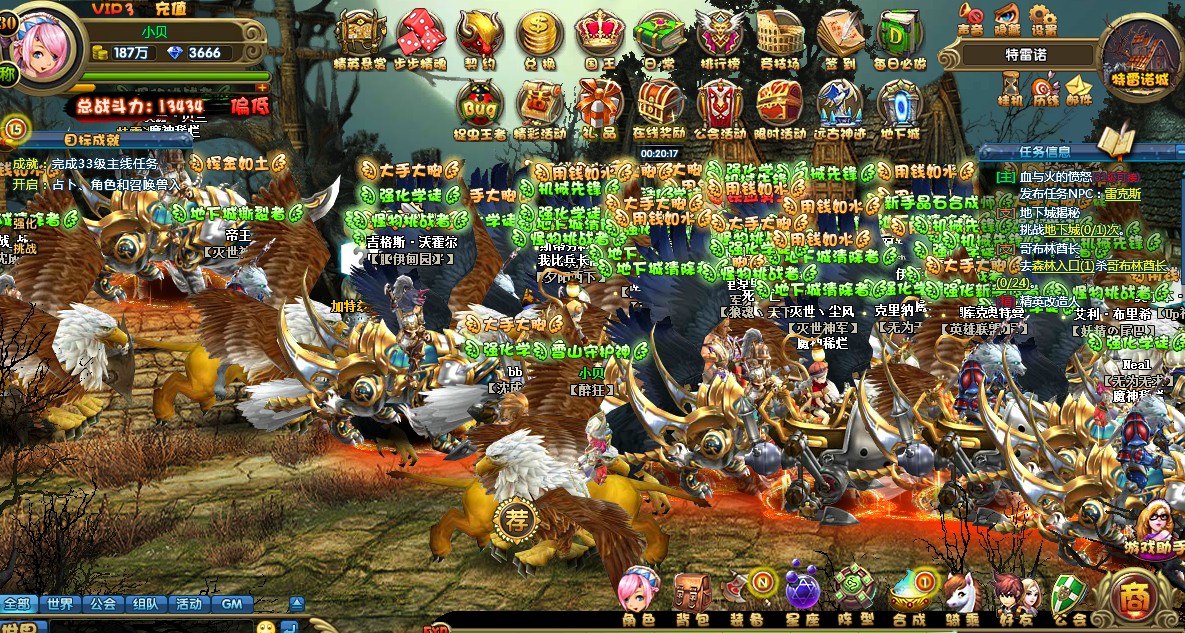Open the 礼品 gift box

click(x=600, y=104)
